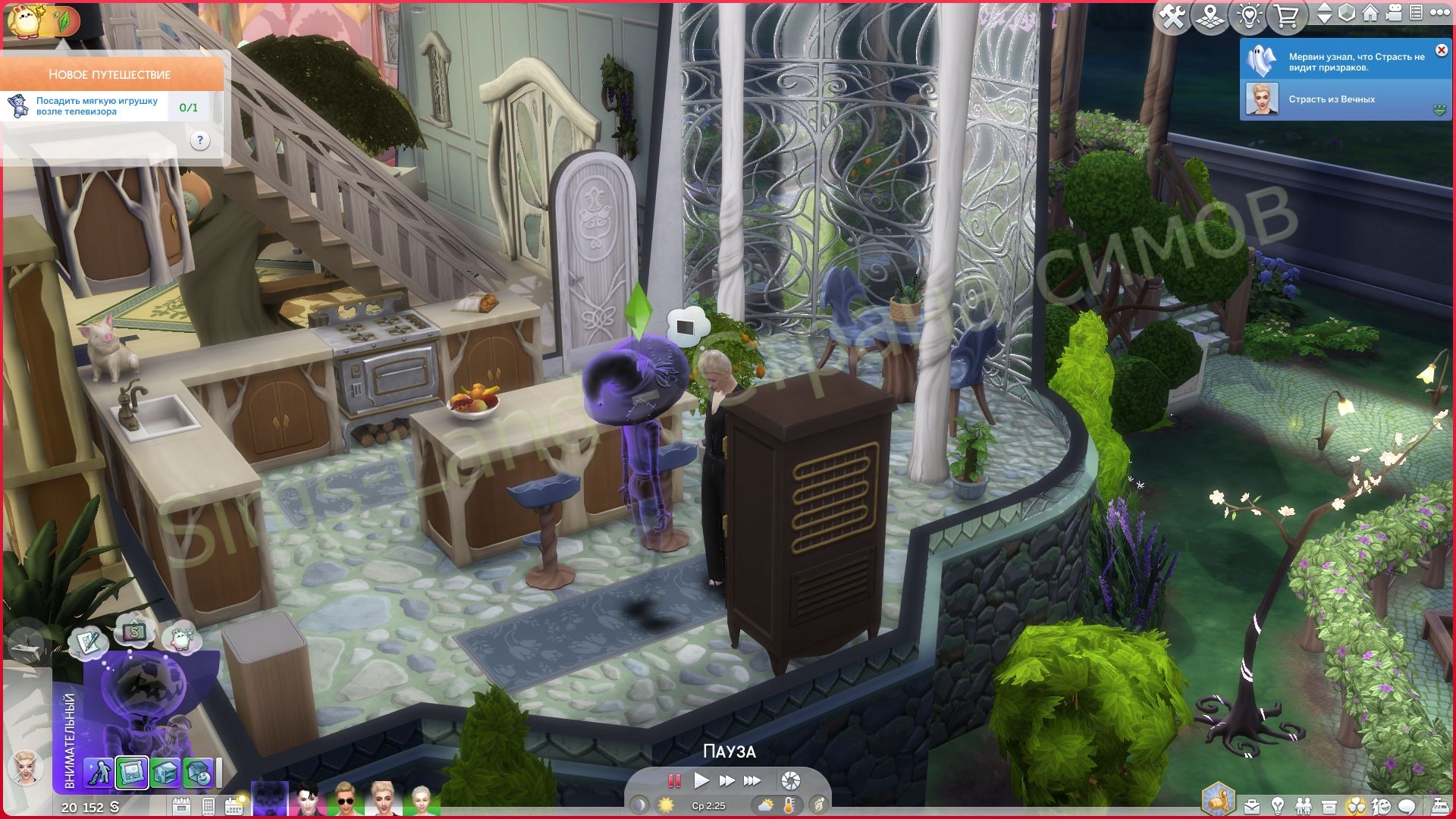Click the house-shaped home icon
Image resolution: width=1456 pixels, height=819 pixels.
[1370, 14]
